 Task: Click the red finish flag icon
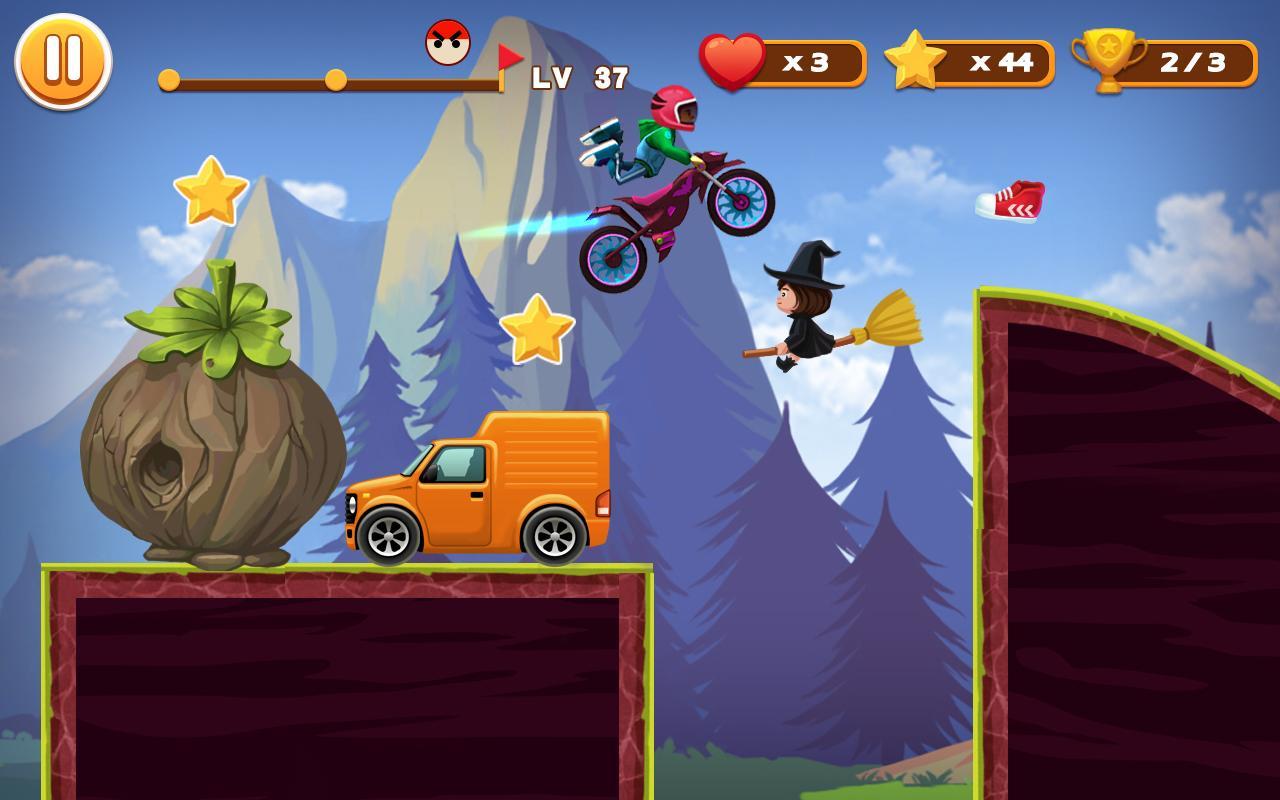click(x=508, y=56)
